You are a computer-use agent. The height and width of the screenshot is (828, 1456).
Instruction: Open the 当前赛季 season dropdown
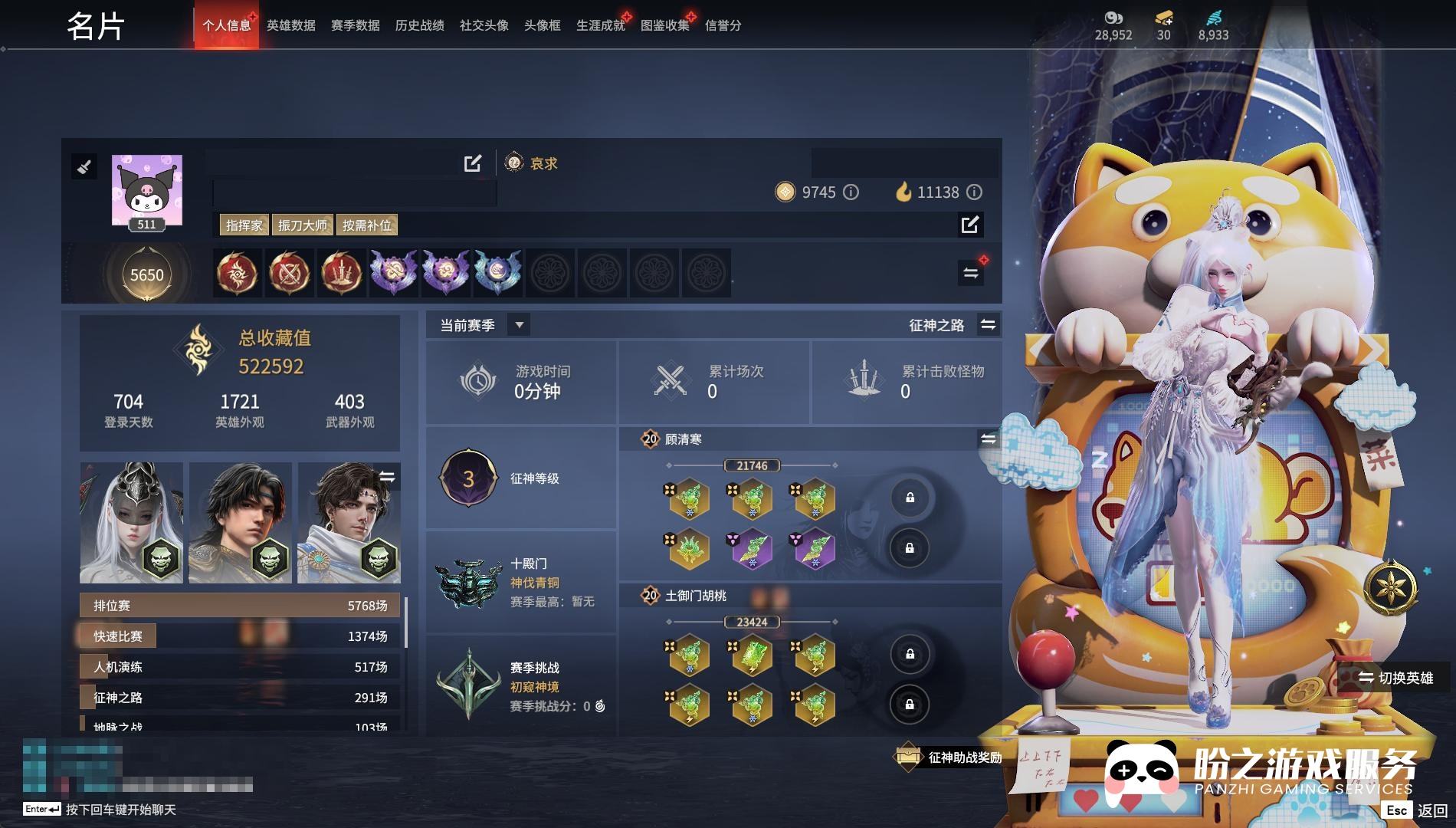click(x=519, y=325)
